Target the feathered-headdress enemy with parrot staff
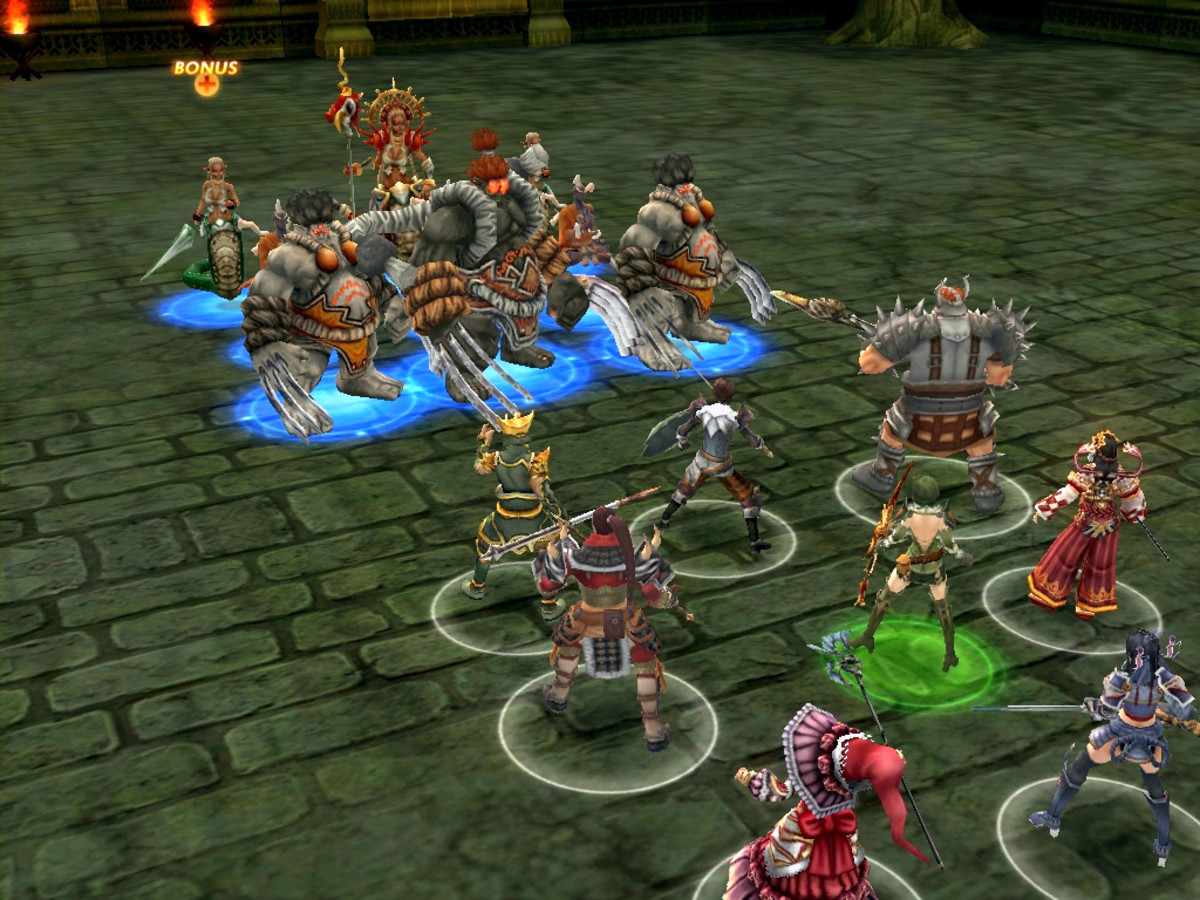 point(397,150)
